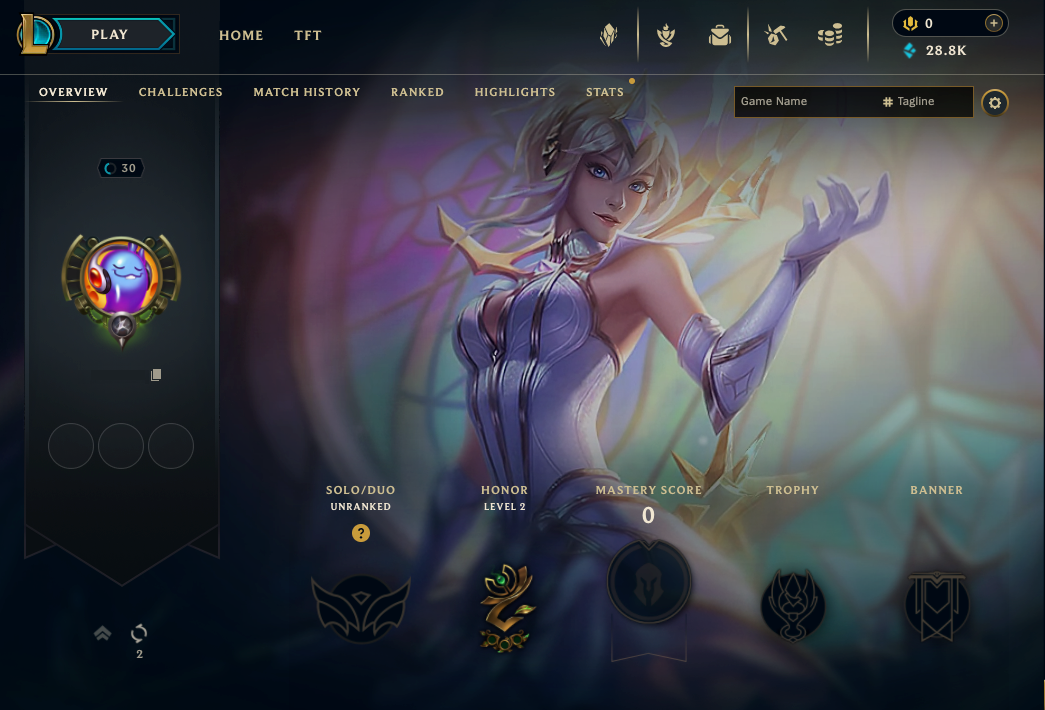
Task: Click the purple summoner profile icon
Action: click(x=121, y=283)
